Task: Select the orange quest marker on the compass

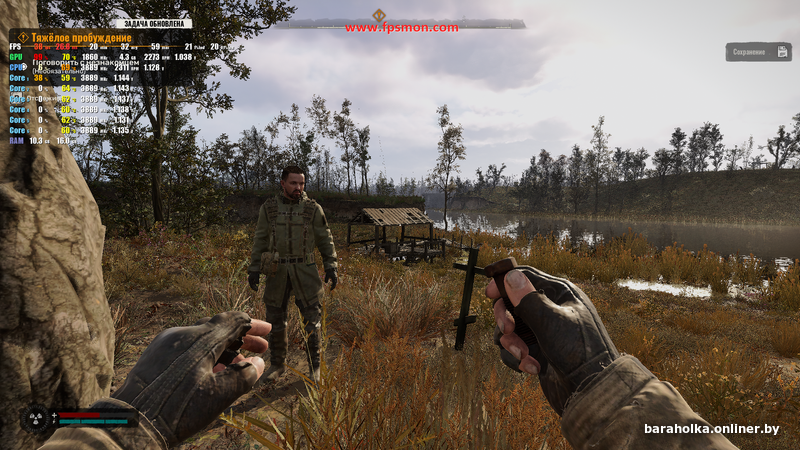Action: [x=379, y=15]
